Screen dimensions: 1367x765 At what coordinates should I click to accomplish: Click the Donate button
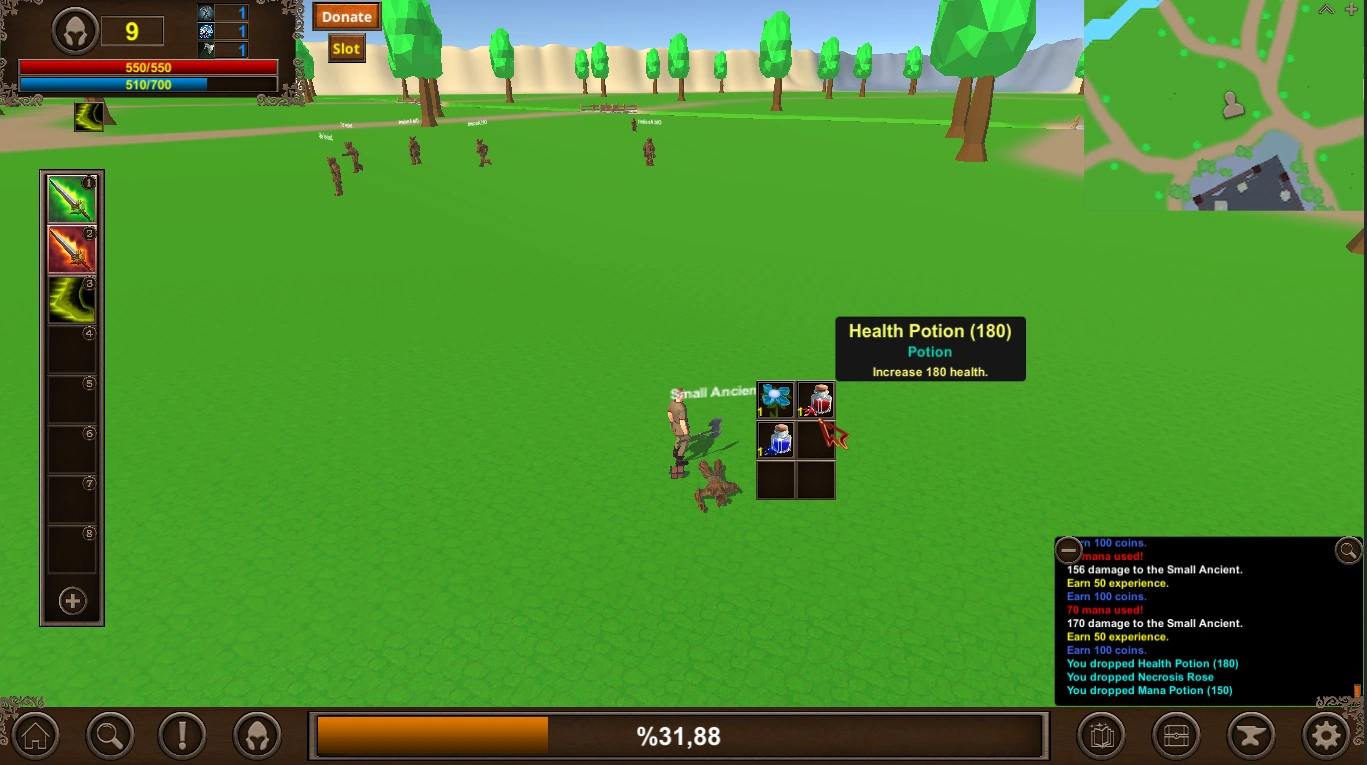pos(346,16)
